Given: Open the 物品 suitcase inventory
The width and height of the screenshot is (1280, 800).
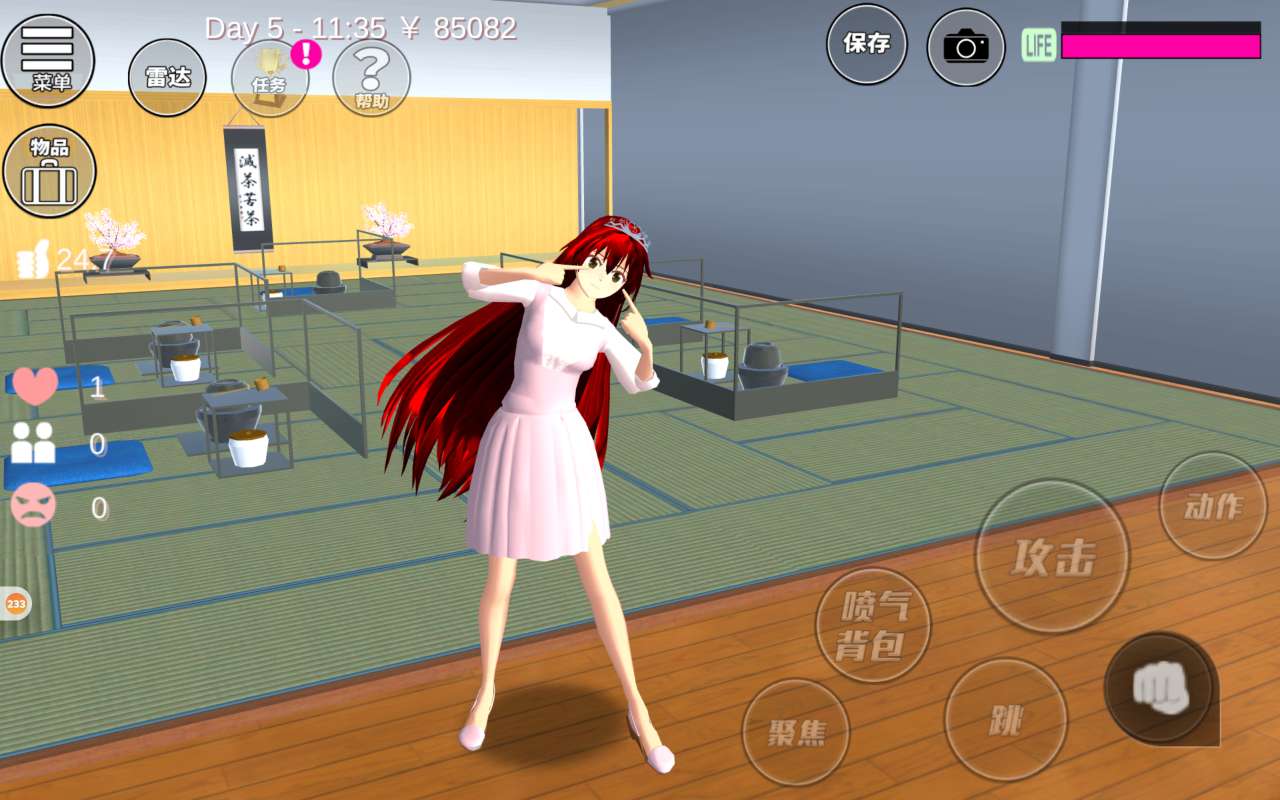Looking at the screenshot, I should coord(50,170).
